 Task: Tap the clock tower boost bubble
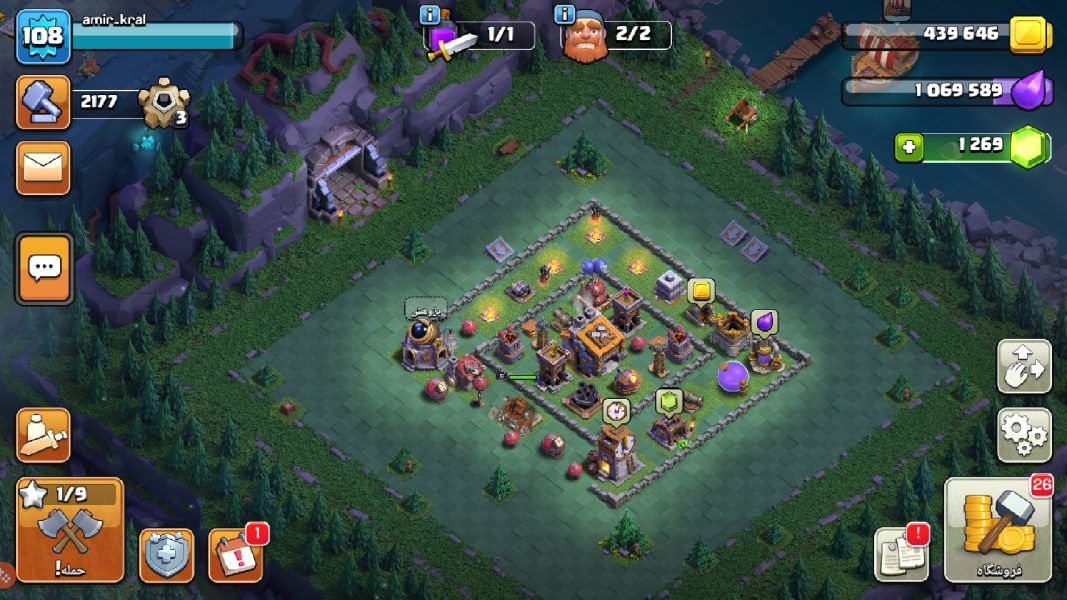pyautogui.click(x=616, y=410)
